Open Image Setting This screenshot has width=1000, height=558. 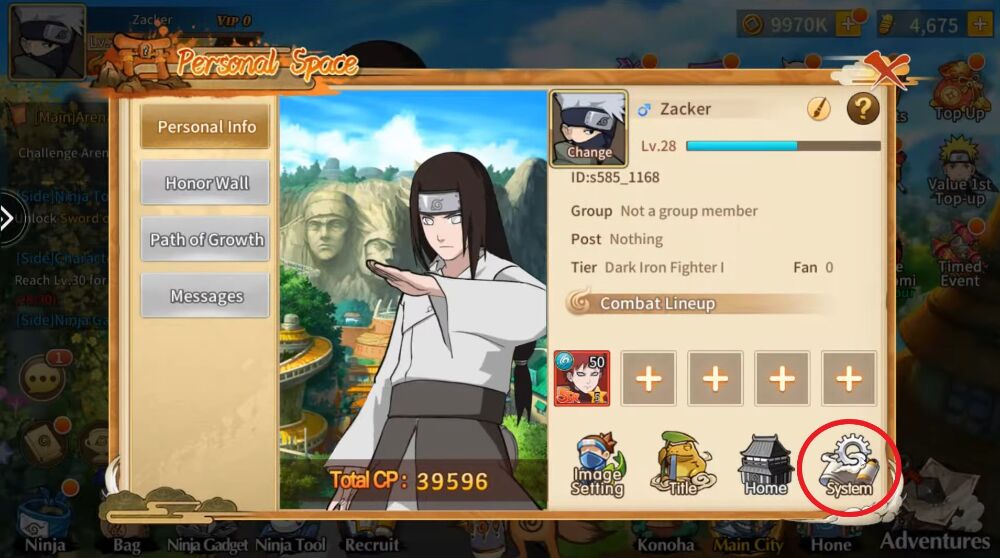point(598,465)
